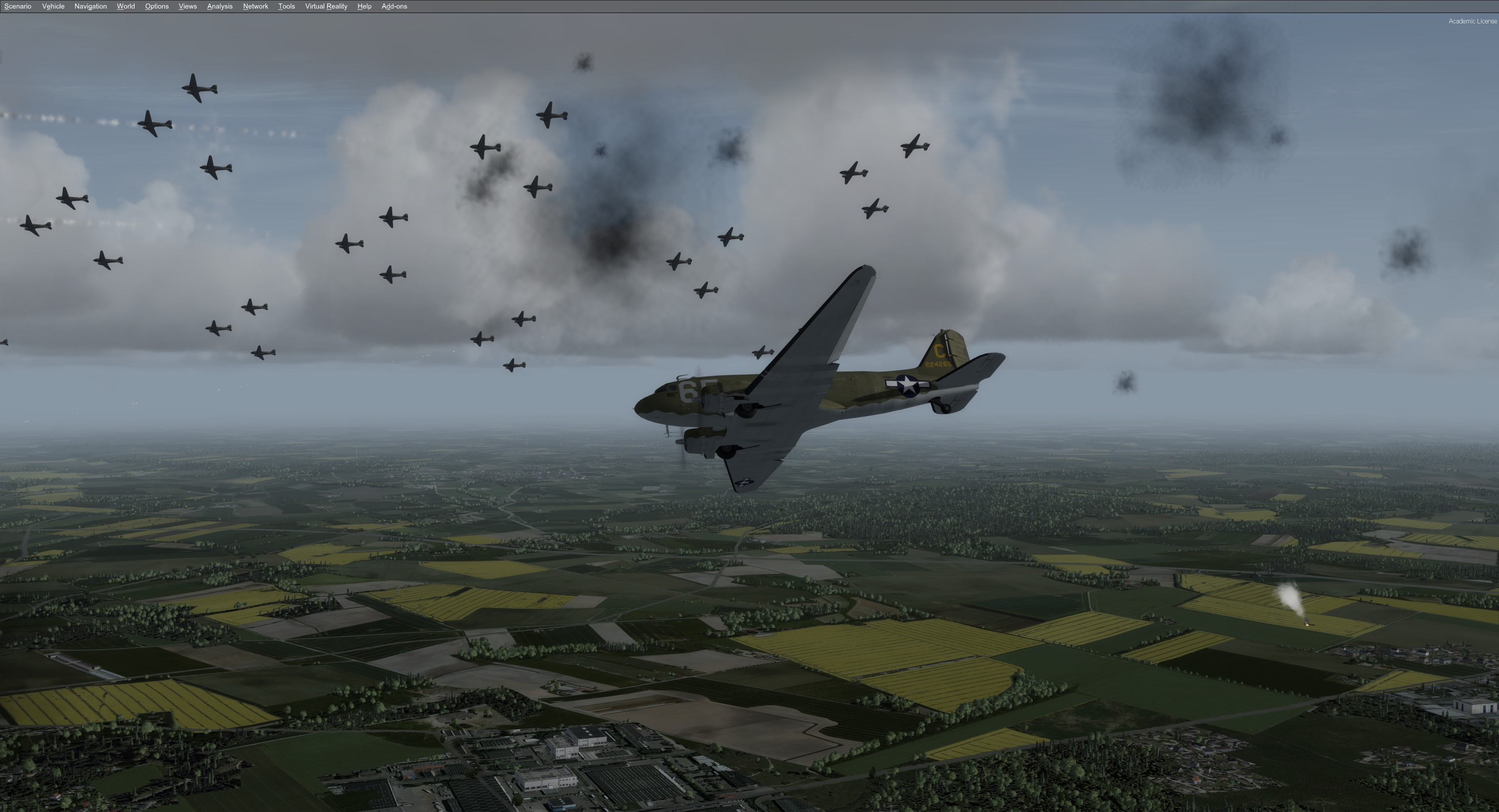
Task: Open the Views menu
Action: coord(187,6)
